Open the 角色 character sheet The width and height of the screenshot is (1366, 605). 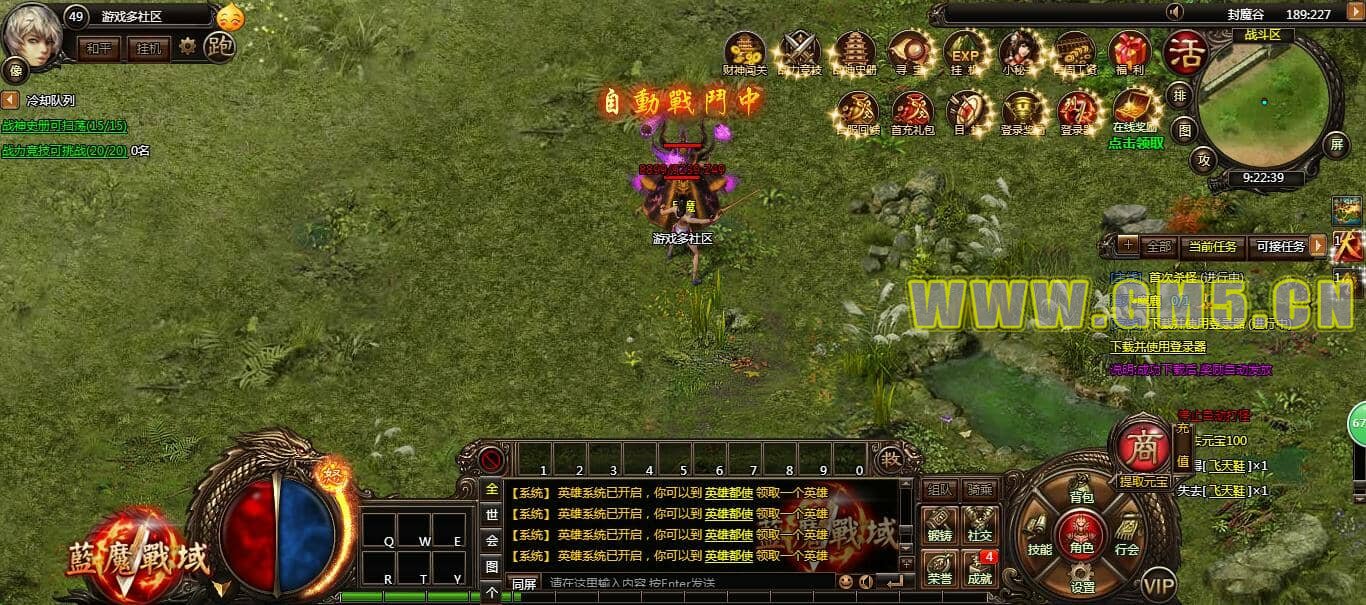1081,535
